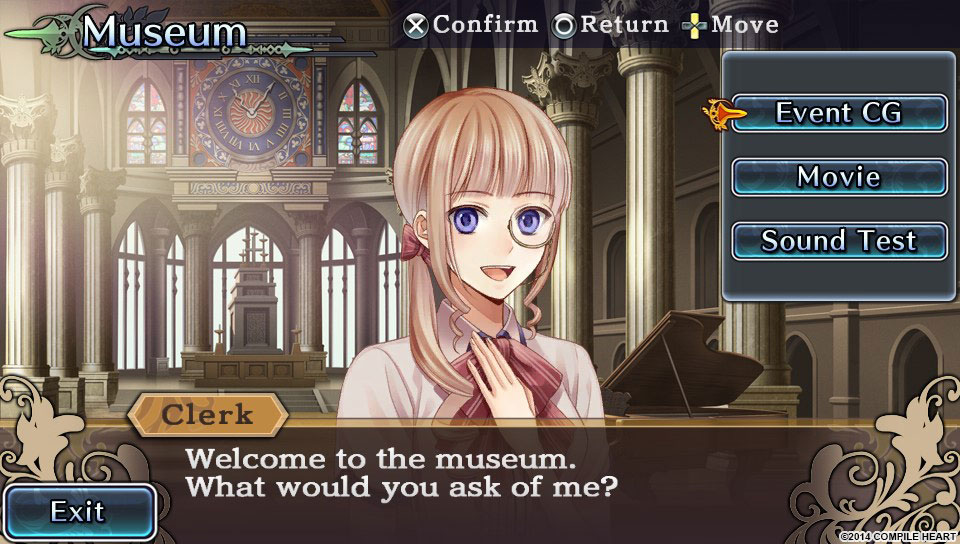Open the Event CG gallery

click(839, 113)
